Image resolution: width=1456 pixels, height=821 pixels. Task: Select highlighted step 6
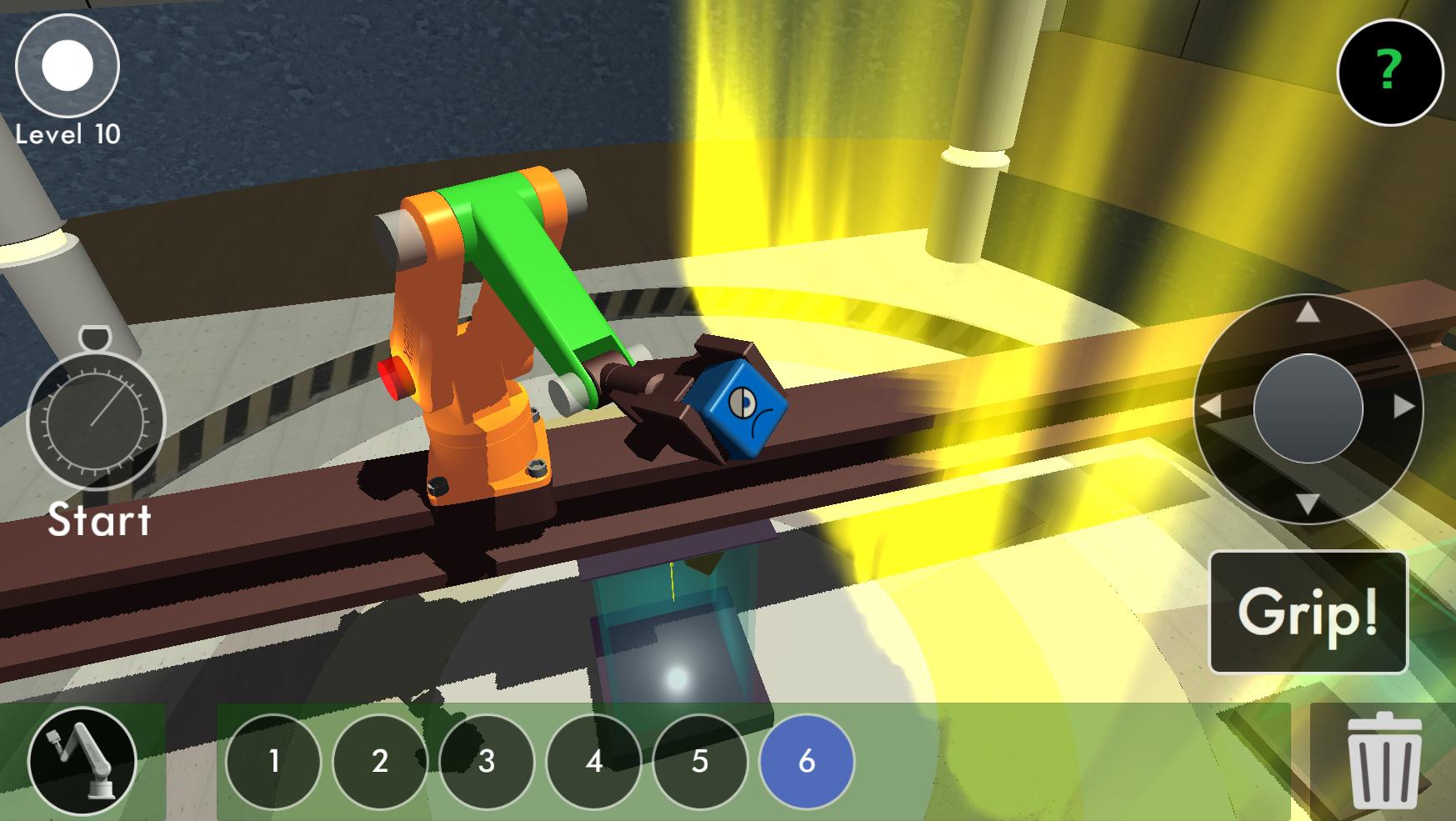(807, 761)
